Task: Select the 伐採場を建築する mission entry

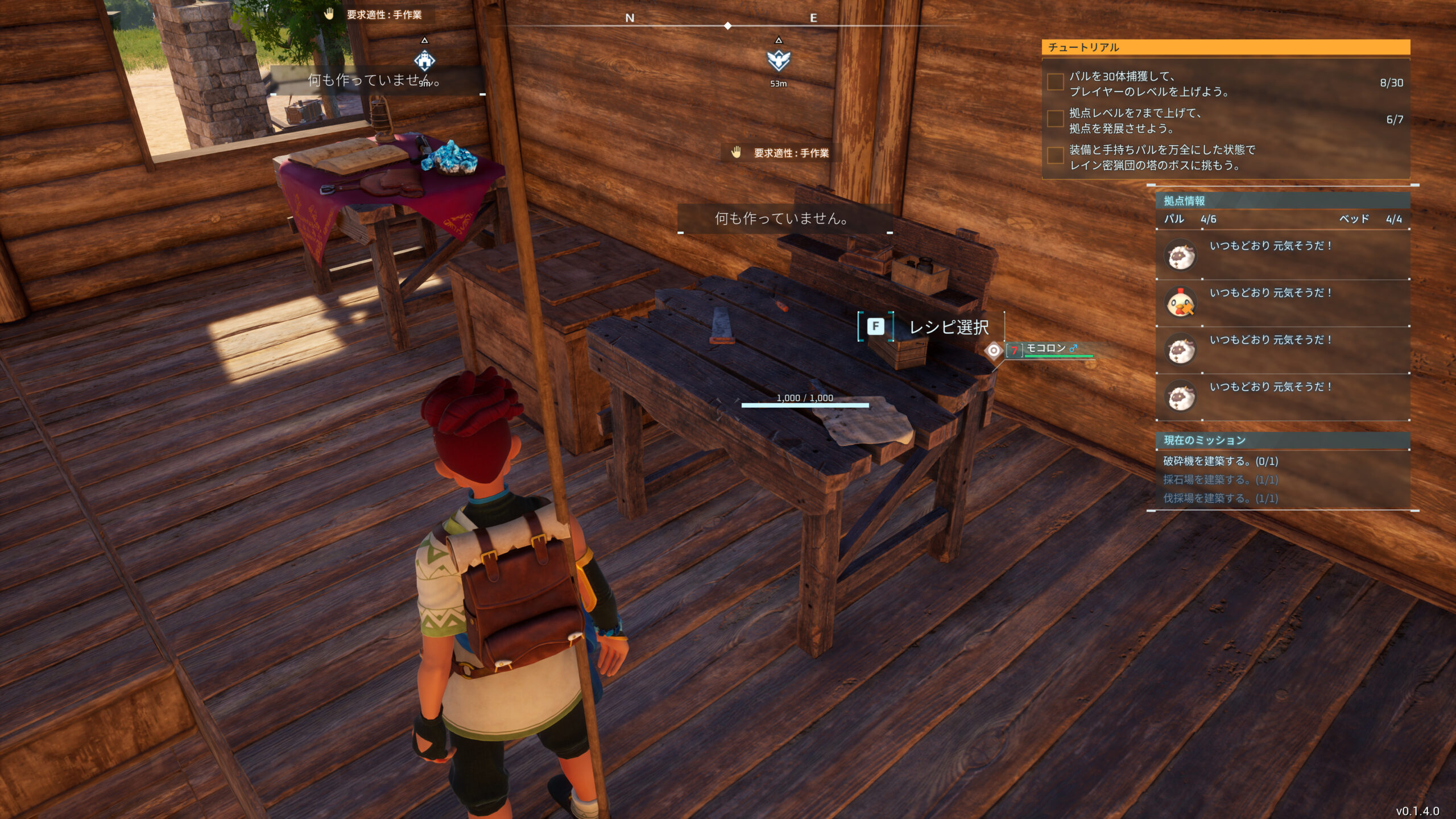Action: coord(1221,499)
